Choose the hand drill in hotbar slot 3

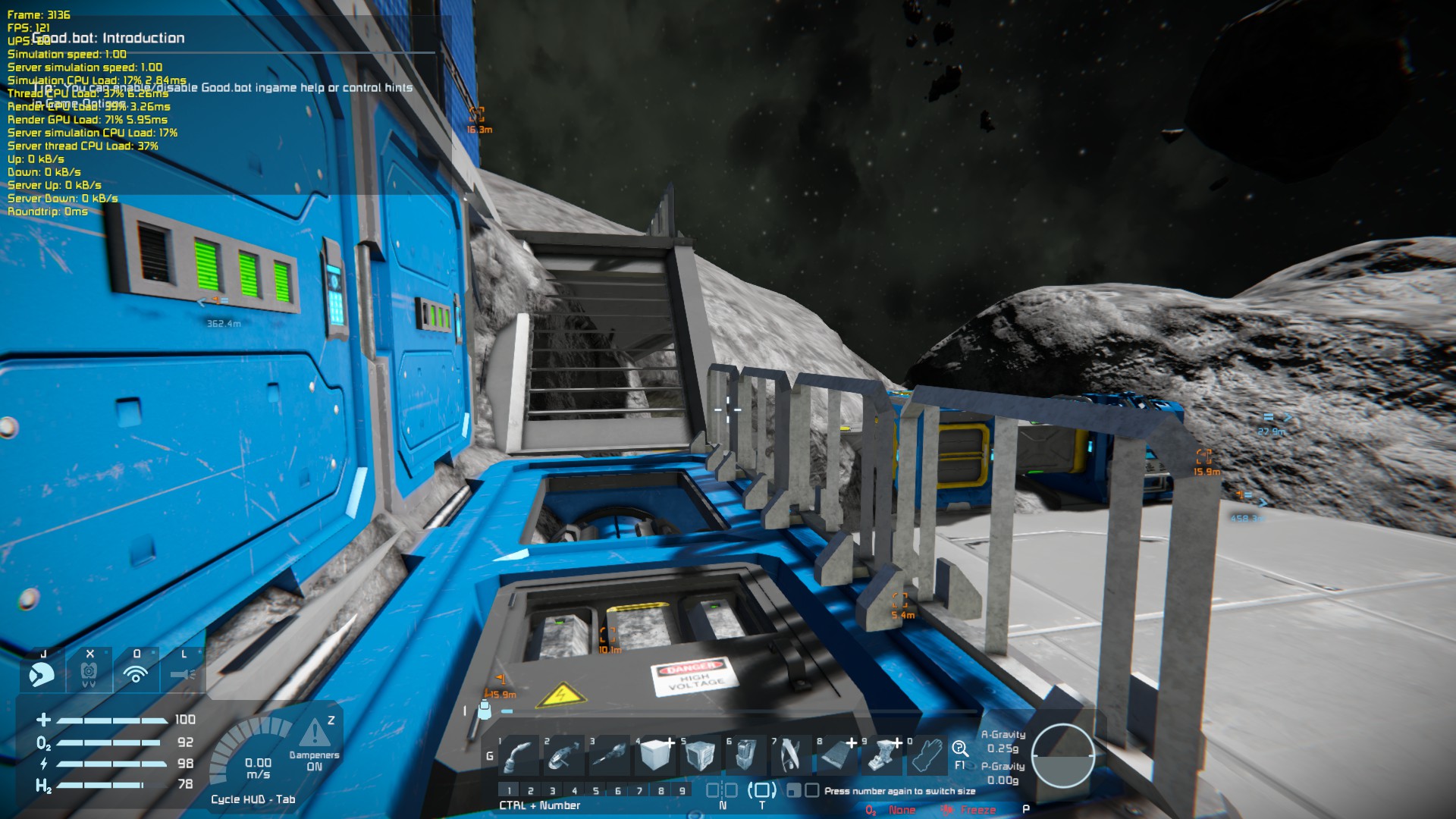point(609,755)
